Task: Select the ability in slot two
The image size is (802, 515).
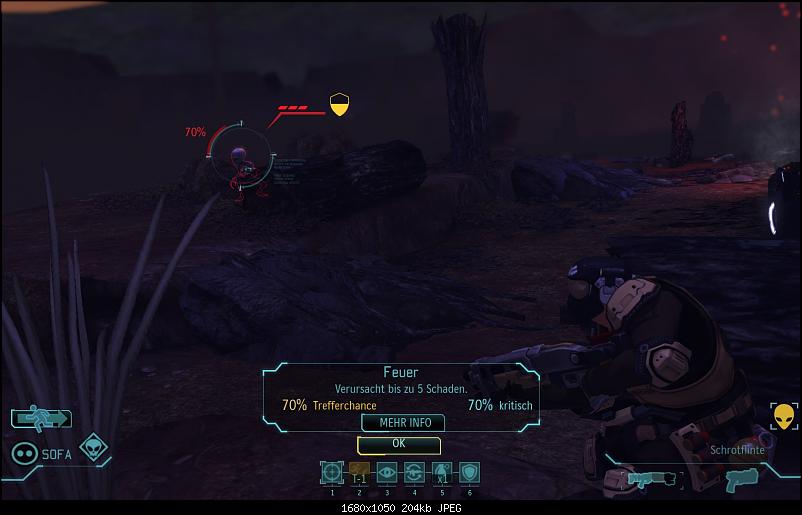Action: [359, 473]
